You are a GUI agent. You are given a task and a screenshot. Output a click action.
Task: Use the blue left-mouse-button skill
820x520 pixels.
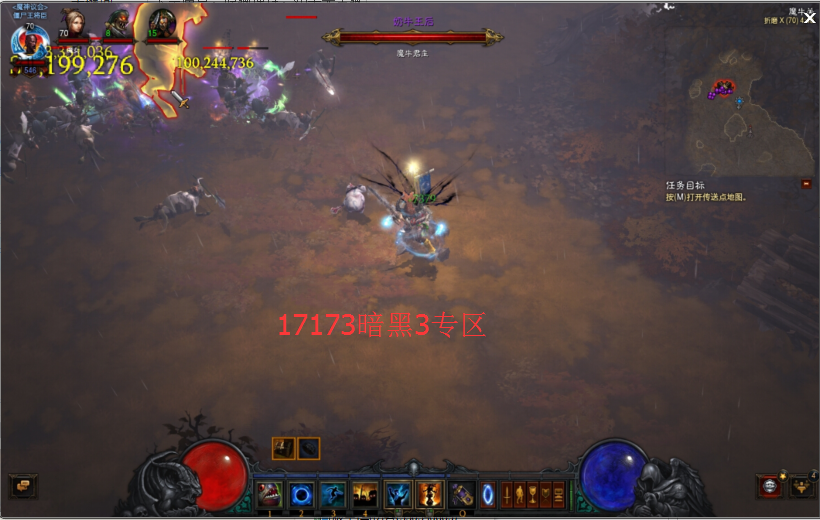399,494
